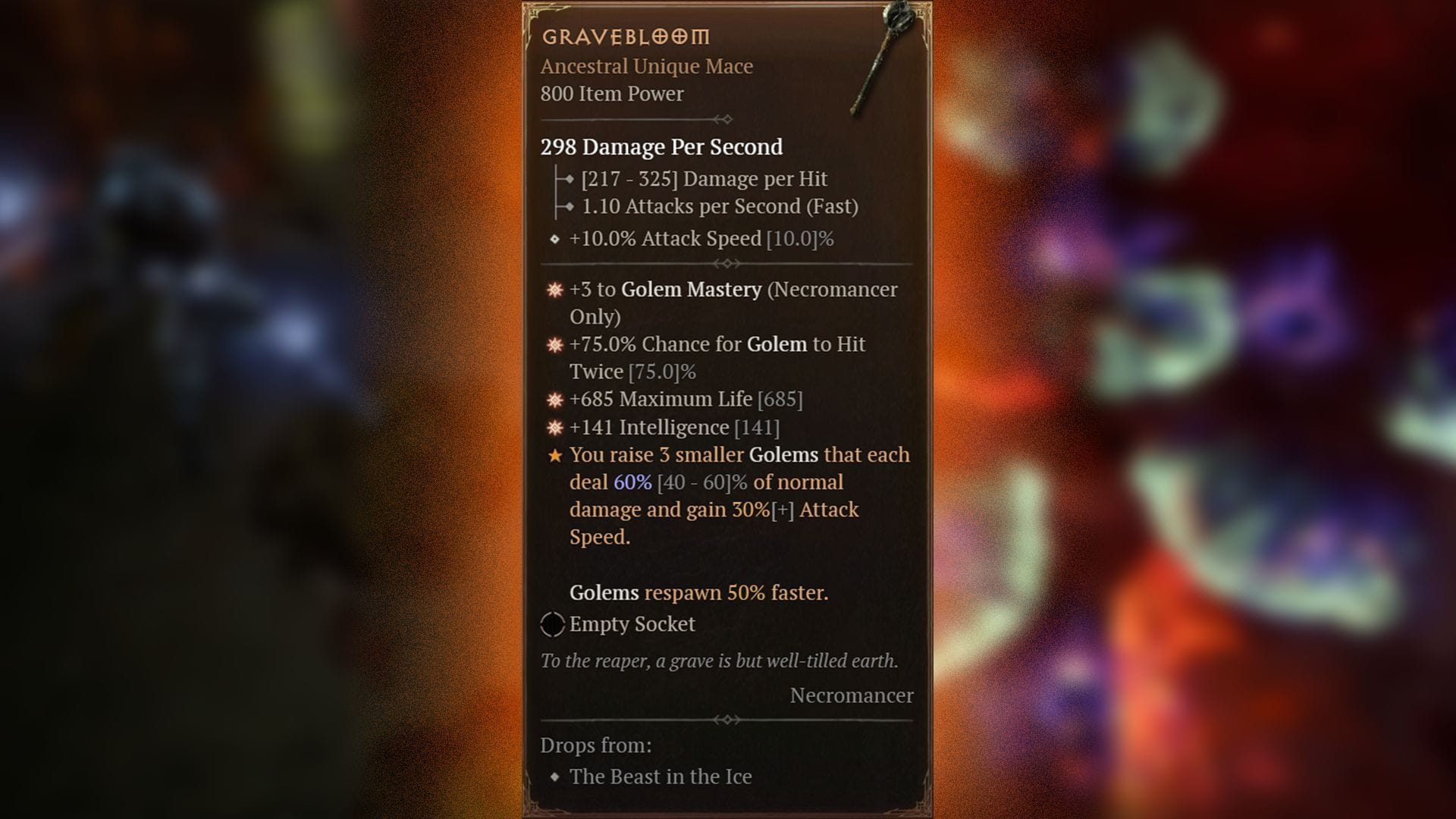Click The Beast in the Ice entry
The height and width of the screenshot is (819, 1456).
tap(660, 777)
